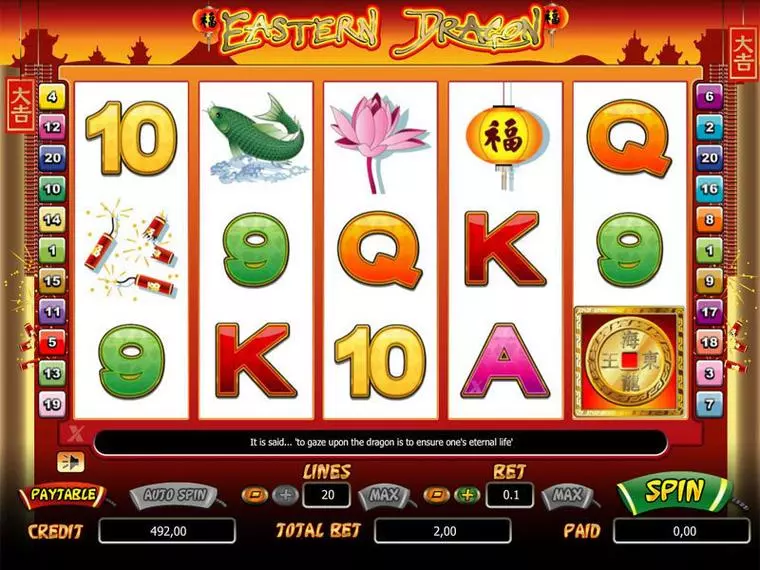
Task: Raise the bet with the green plus
Action: (466, 495)
